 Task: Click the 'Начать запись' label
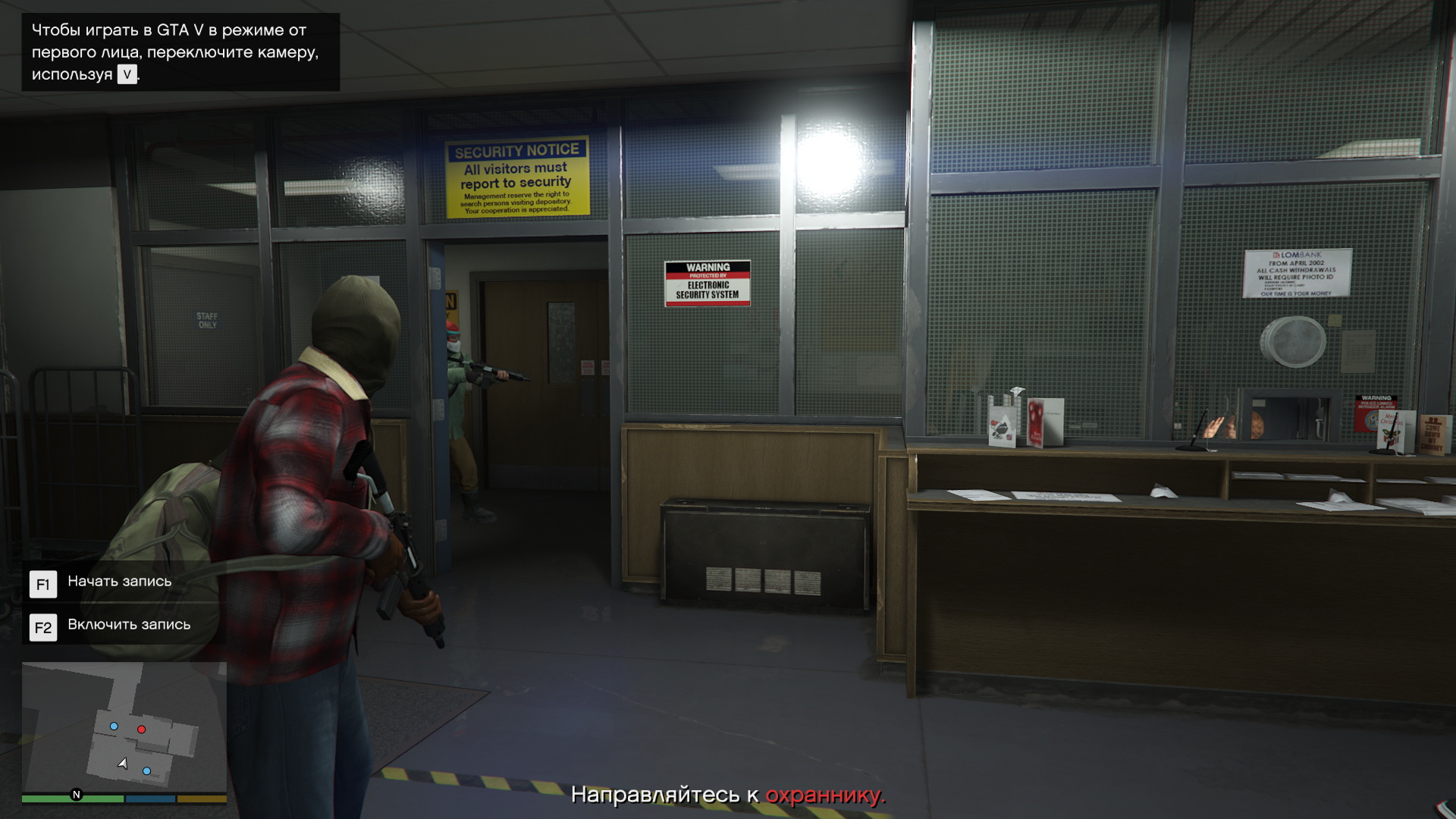[x=119, y=582]
